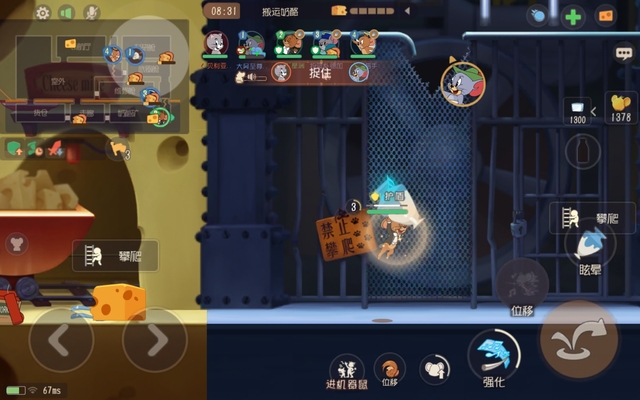Tap the move-right arrow button

pos(154,342)
